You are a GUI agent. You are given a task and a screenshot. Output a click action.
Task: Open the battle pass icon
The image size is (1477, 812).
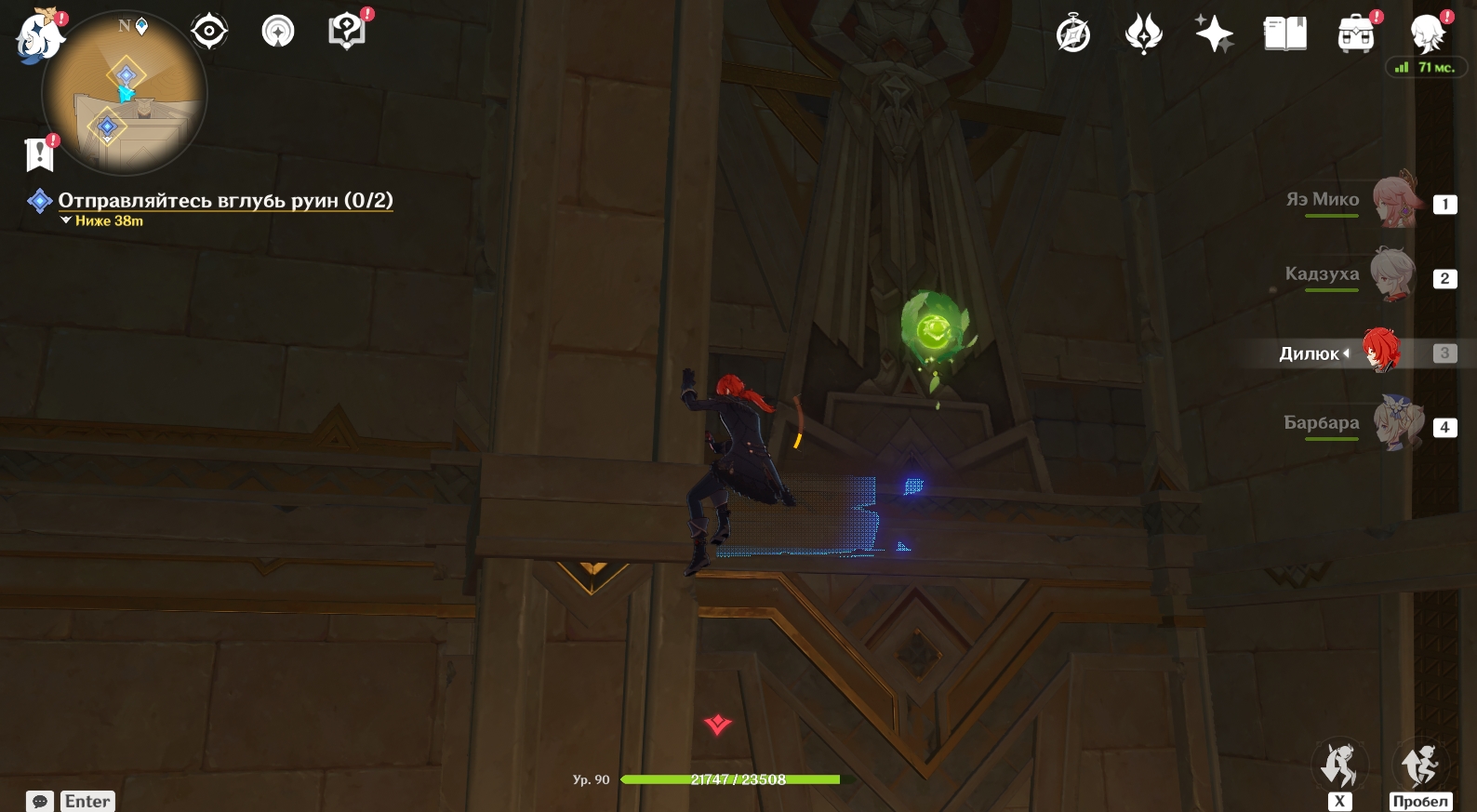coord(1143,35)
